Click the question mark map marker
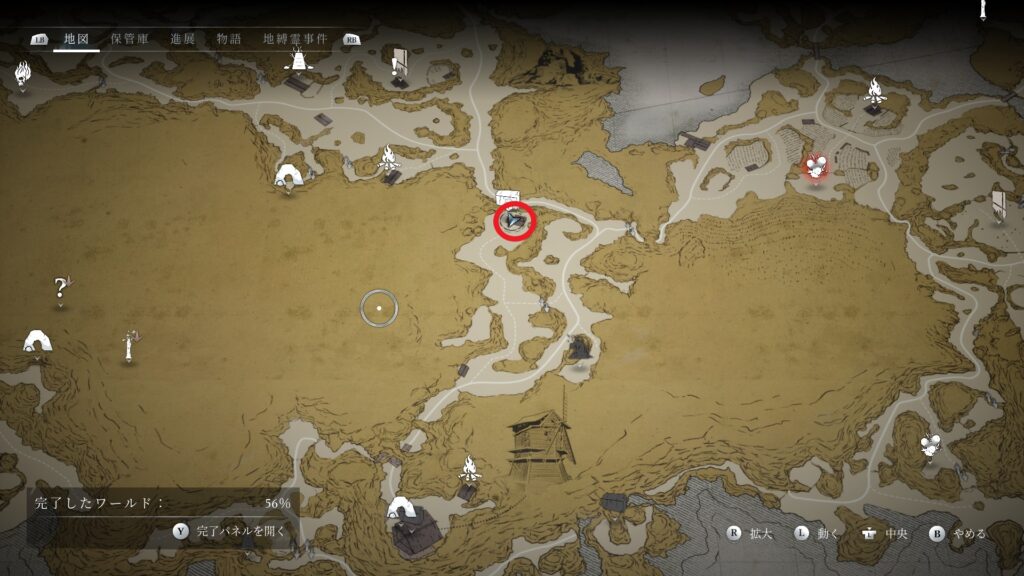 61,289
